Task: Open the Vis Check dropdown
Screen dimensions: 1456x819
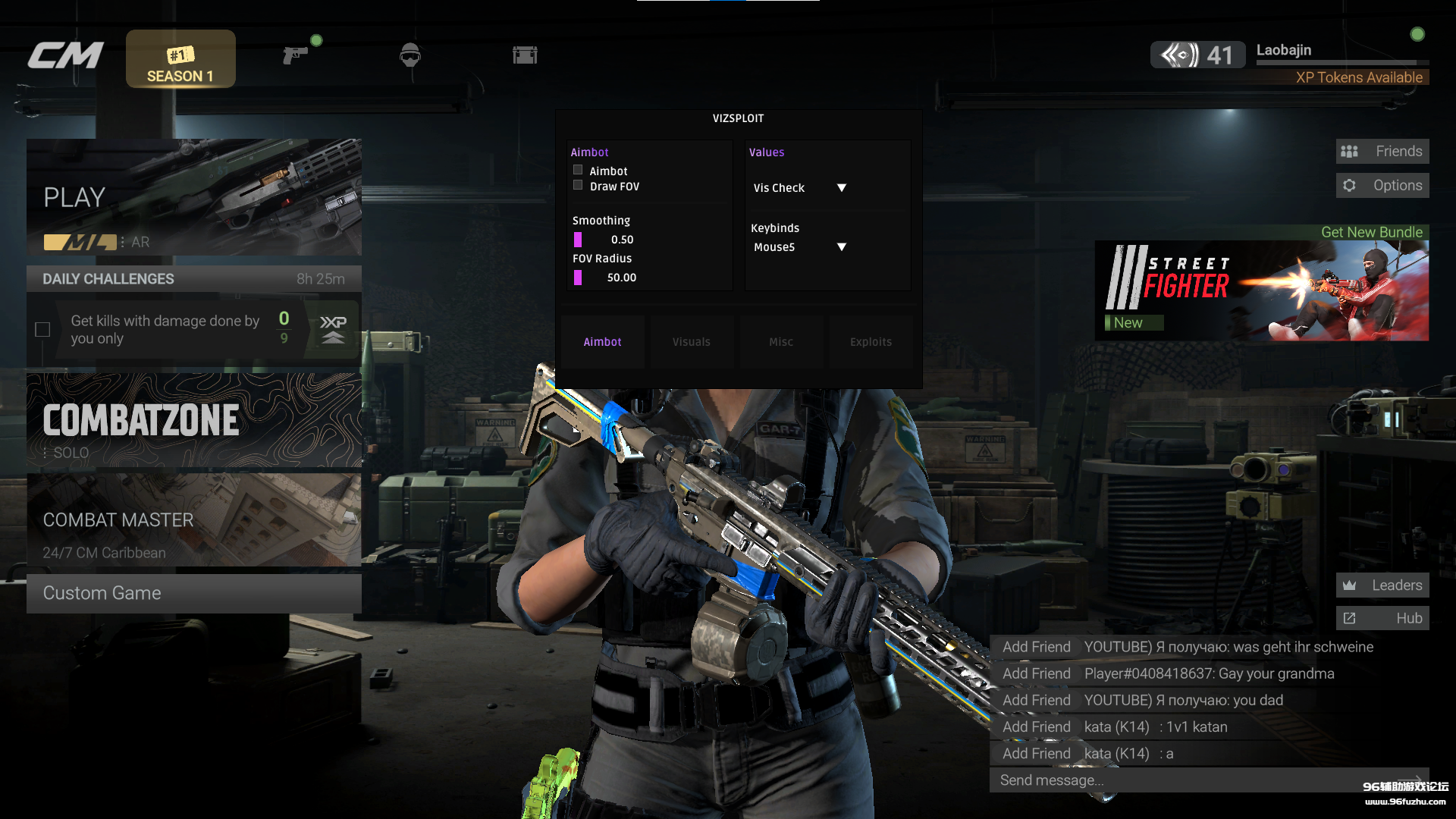Action: (840, 188)
